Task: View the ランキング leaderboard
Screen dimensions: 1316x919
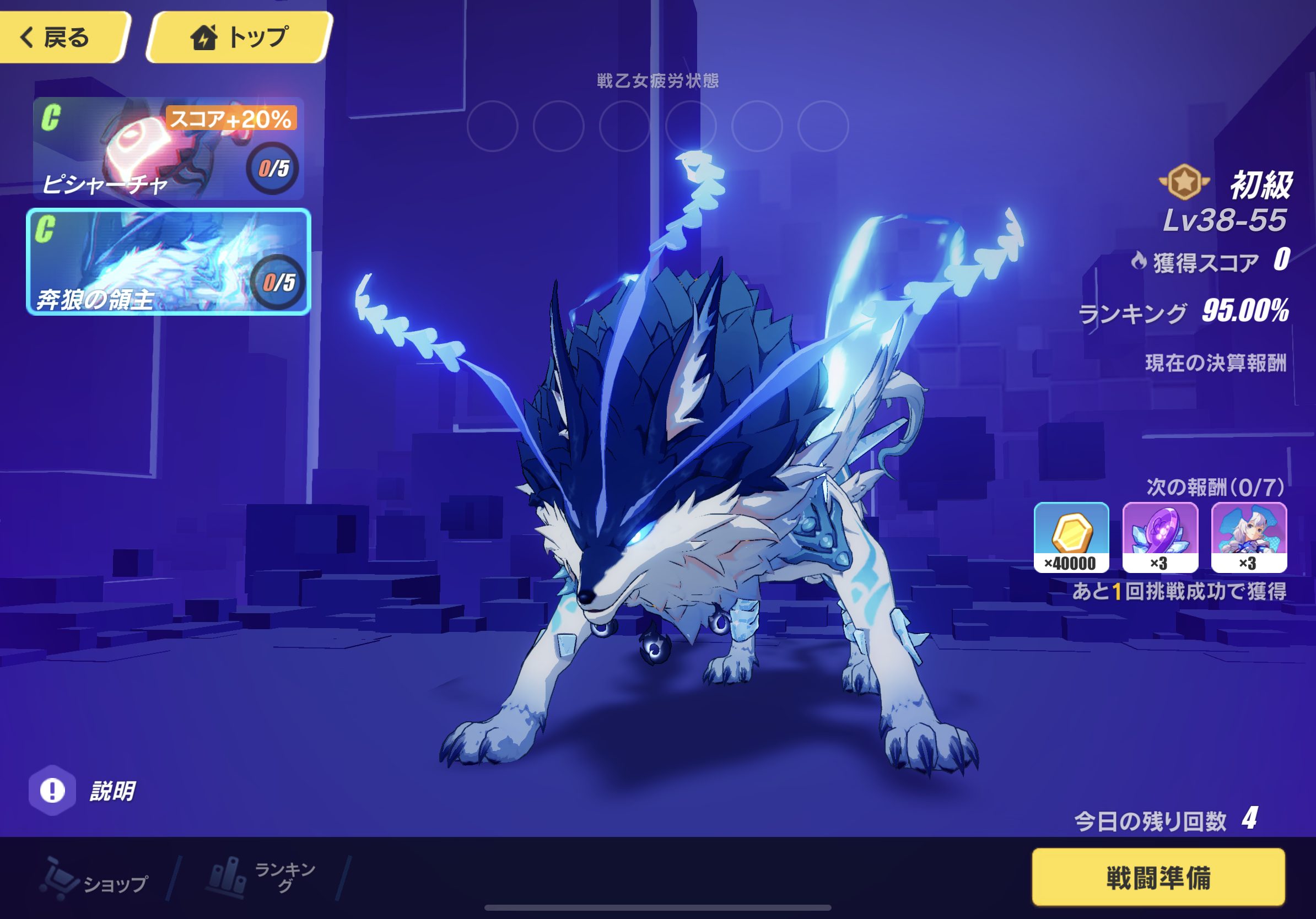Action: point(261,877)
